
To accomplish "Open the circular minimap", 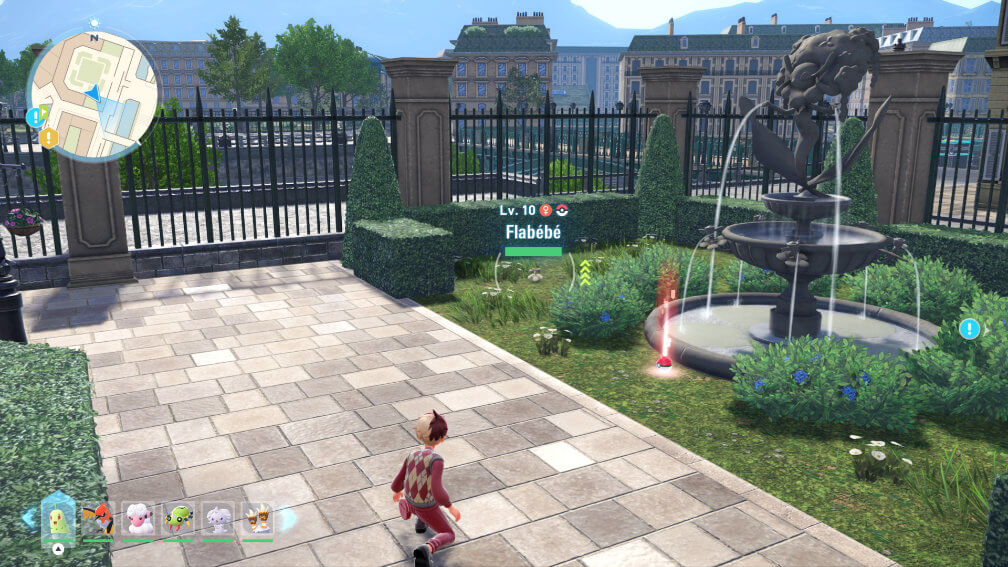I will (92, 94).
